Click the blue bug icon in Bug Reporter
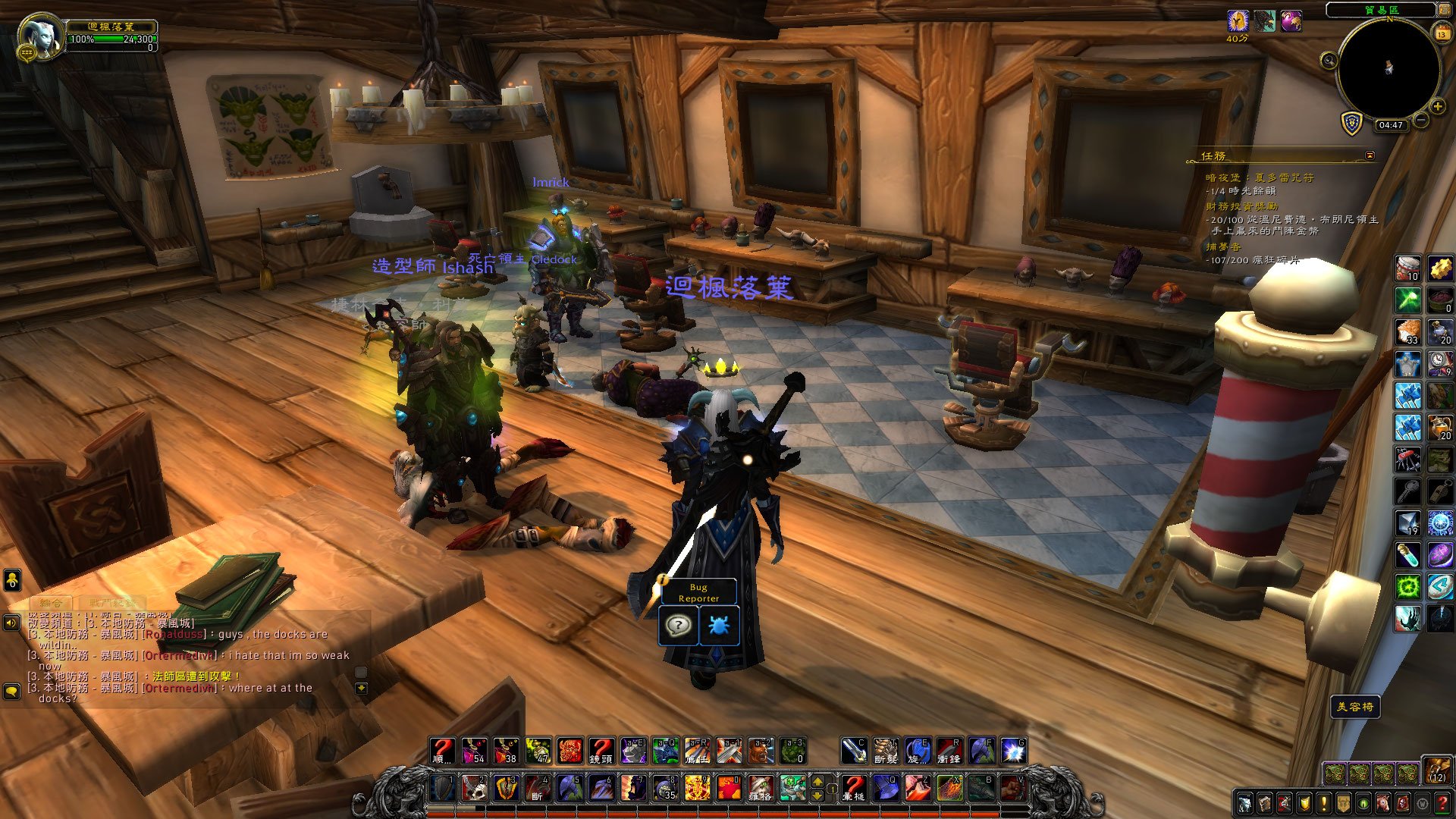The image size is (1456, 819). (718, 626)
